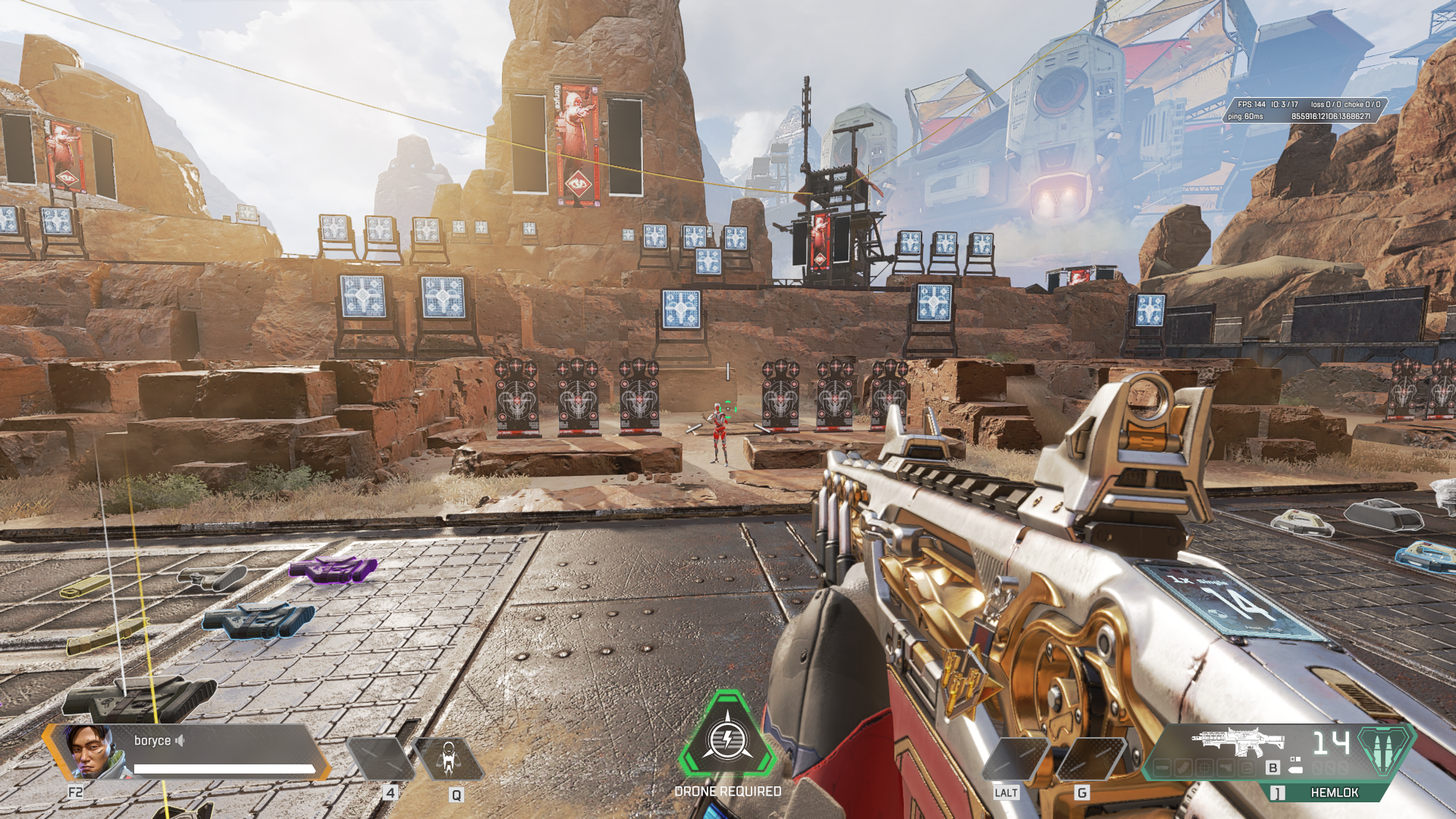Toggle fire mode via the B indicator

click(1272, 768)
